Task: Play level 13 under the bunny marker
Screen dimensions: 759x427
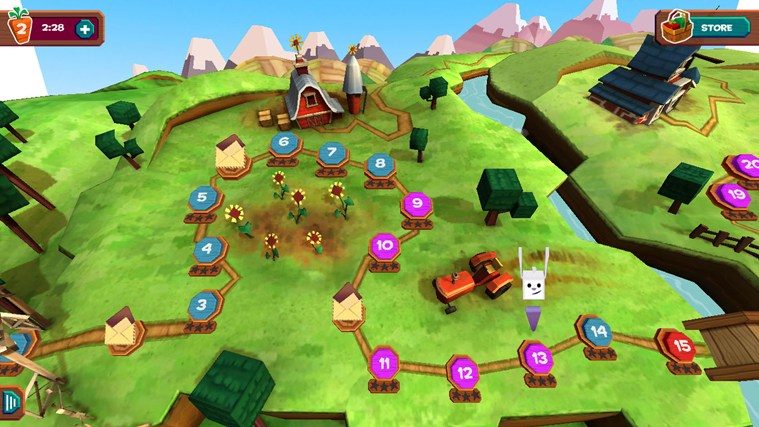Action: click(x=536, y=357)
